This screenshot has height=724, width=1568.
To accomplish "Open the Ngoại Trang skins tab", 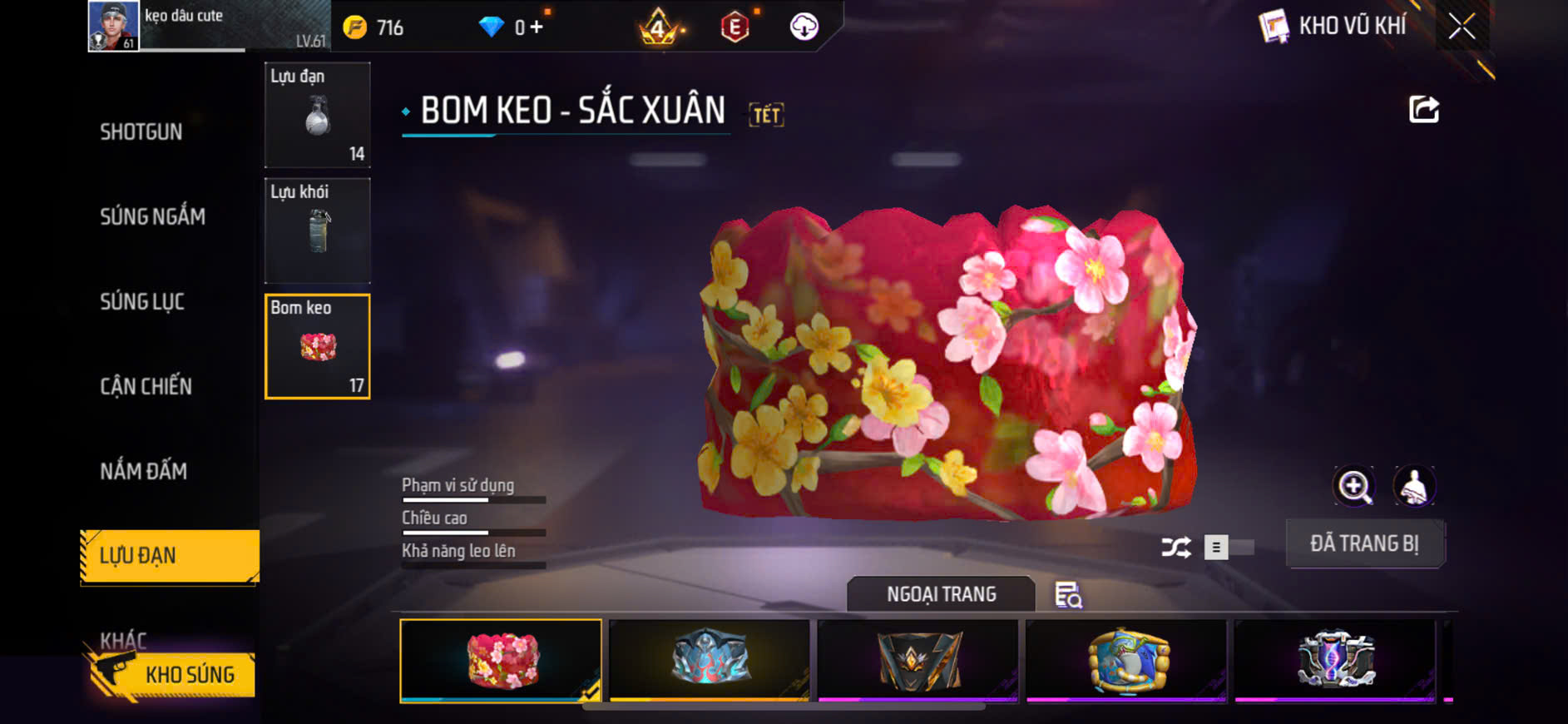I will [x=941, y=594].
